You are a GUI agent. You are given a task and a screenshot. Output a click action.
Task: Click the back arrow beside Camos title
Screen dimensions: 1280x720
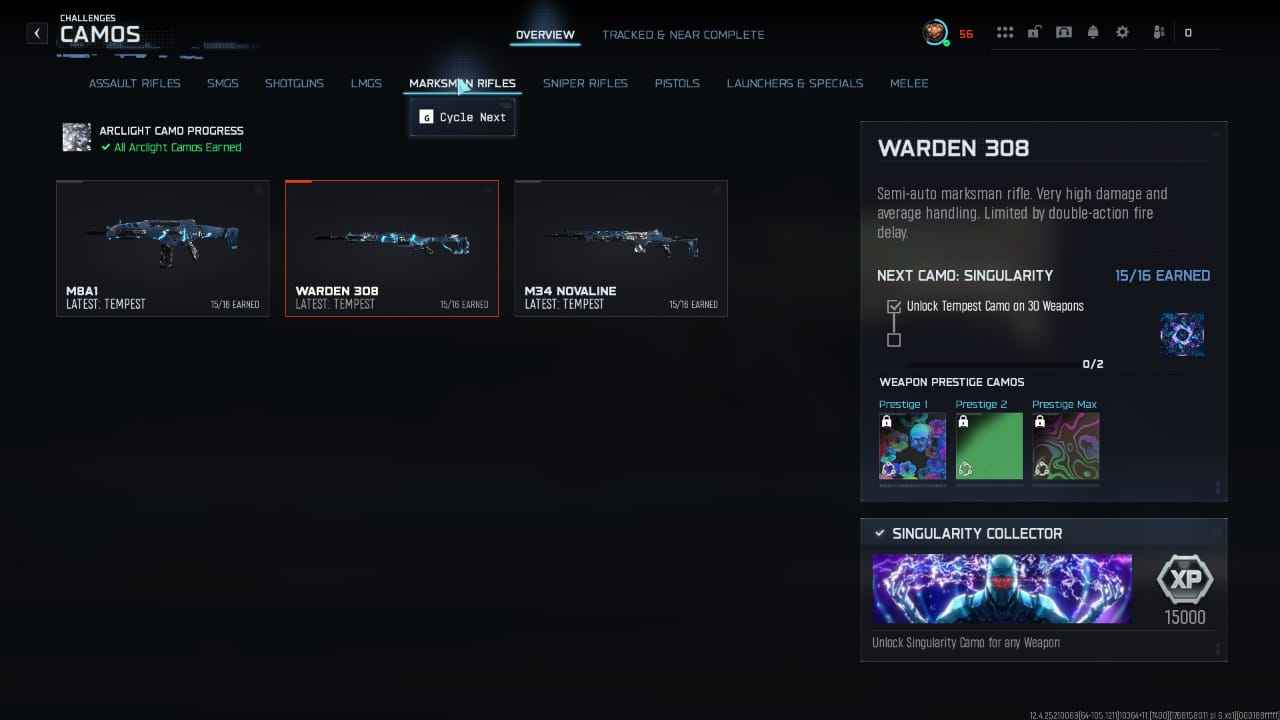(x=36, y=32)
